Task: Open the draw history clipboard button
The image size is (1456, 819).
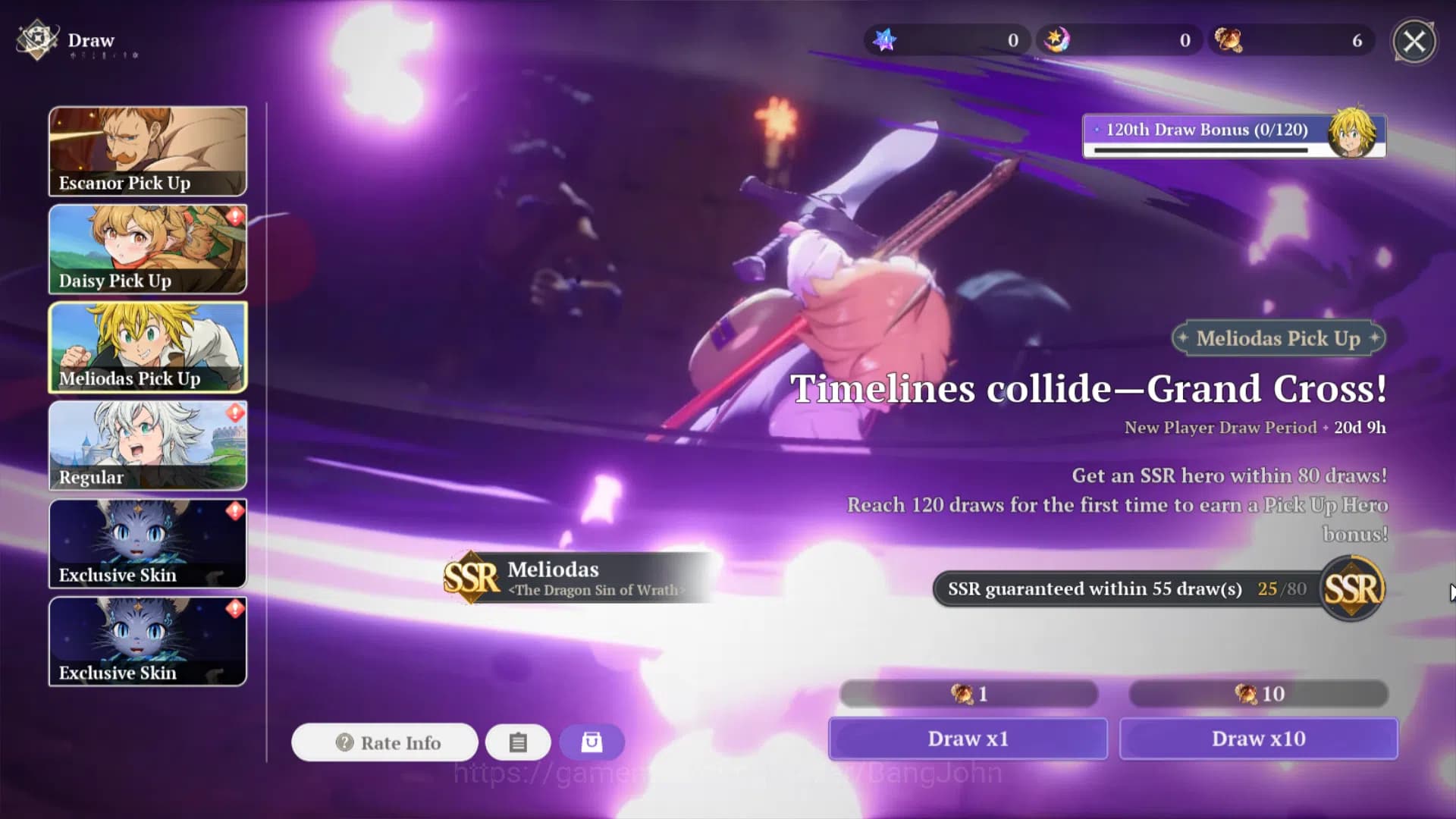Action: [518, 742]
